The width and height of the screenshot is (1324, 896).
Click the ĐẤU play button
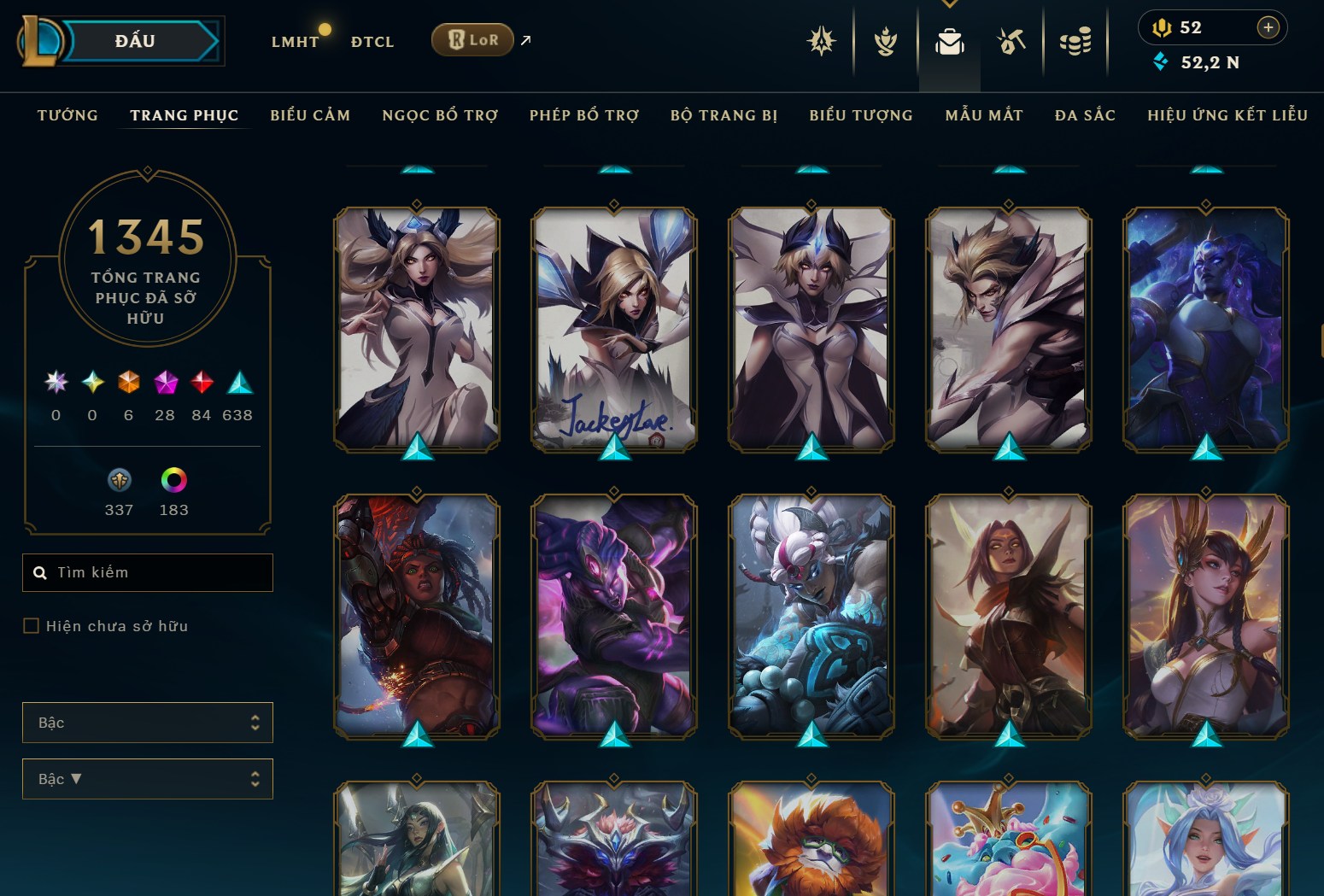137,41
